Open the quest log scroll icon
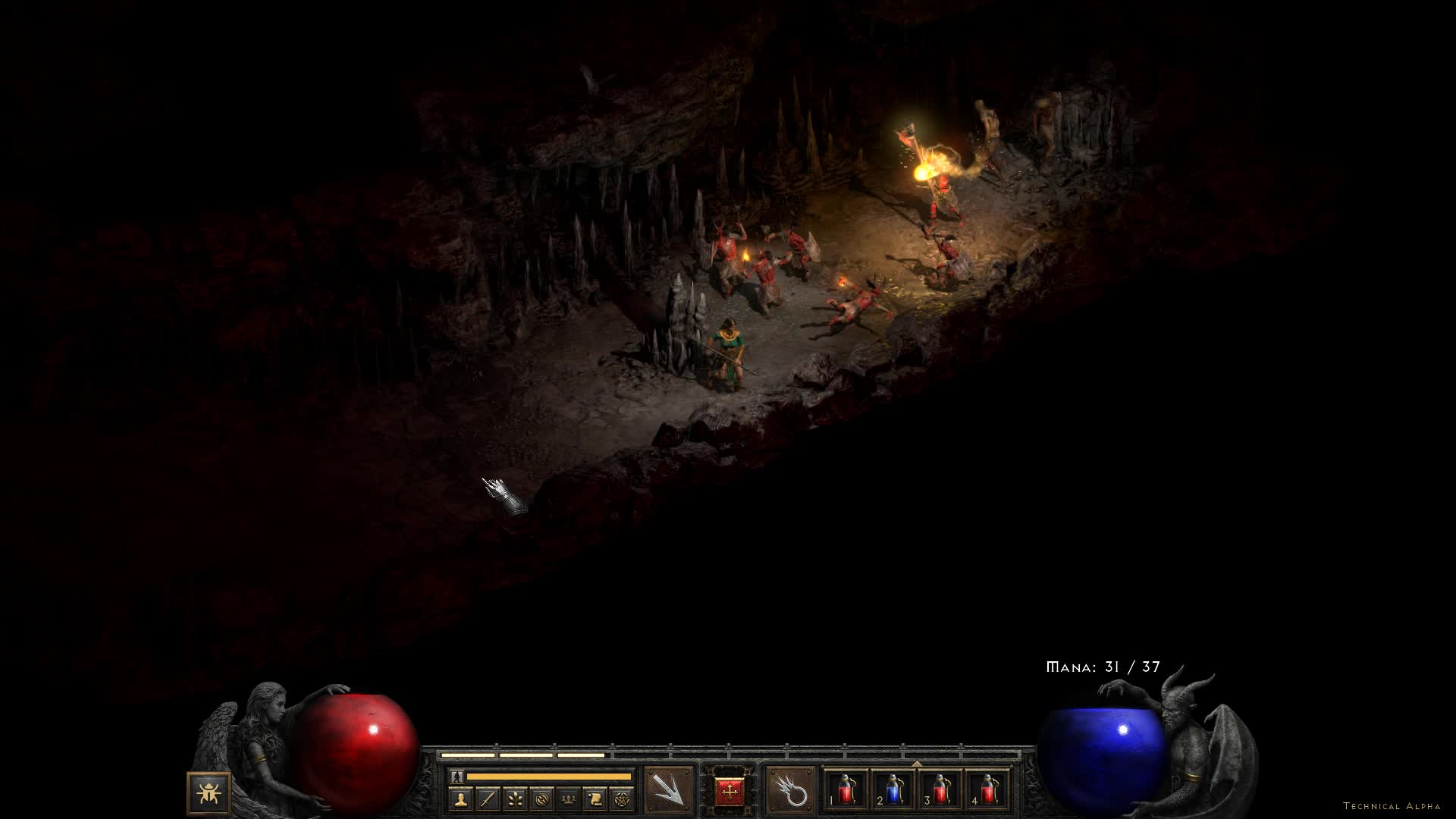Screen dimensions: 1456x819 [x=595, y=799]
